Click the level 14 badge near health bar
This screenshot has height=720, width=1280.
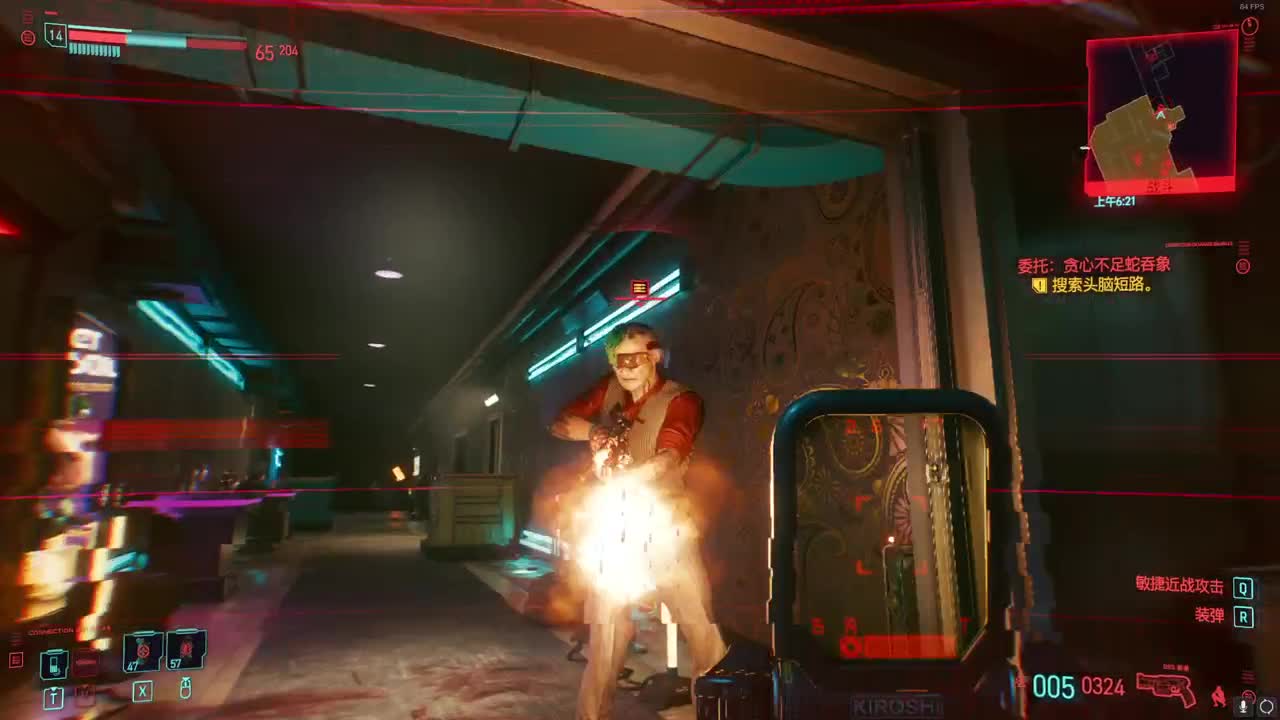click(56, 35)
